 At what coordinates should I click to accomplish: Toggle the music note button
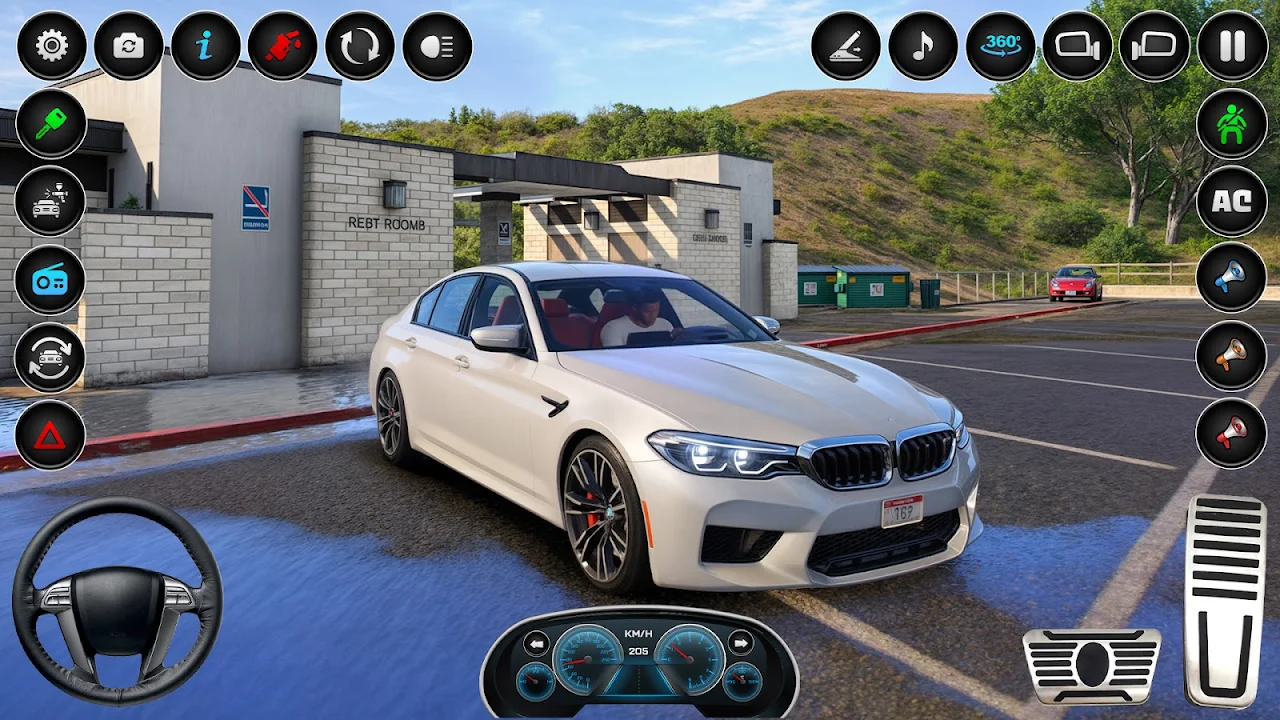tap(922, 46)
